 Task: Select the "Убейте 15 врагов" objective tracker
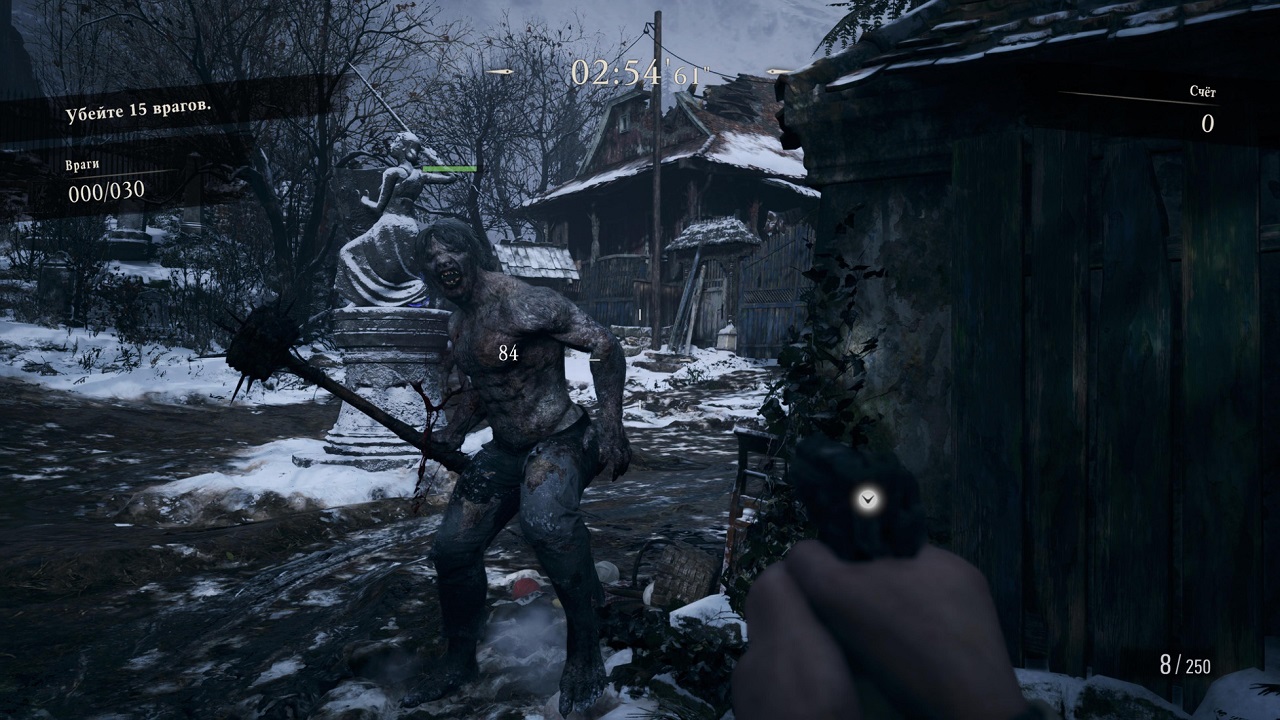[x=139, y=112]
